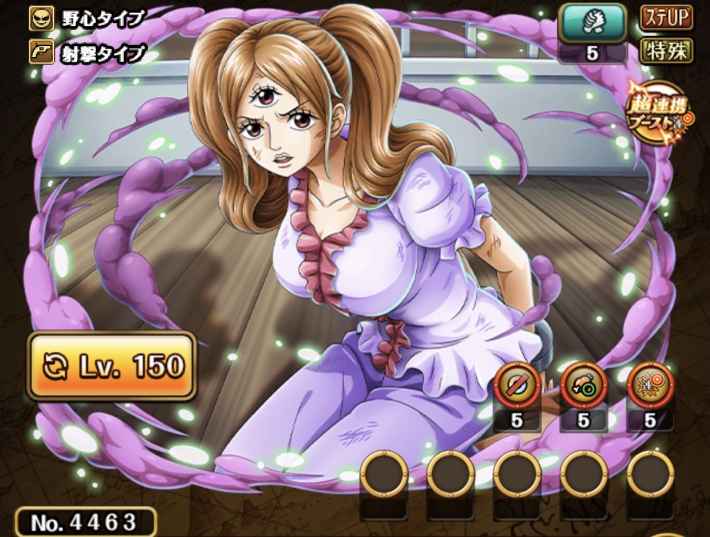Image resolution: width=710 pixels, height=537 pixels.
Task: Tap the teal fist ability button
Action: pyautogui.click(x=592, y=22)
